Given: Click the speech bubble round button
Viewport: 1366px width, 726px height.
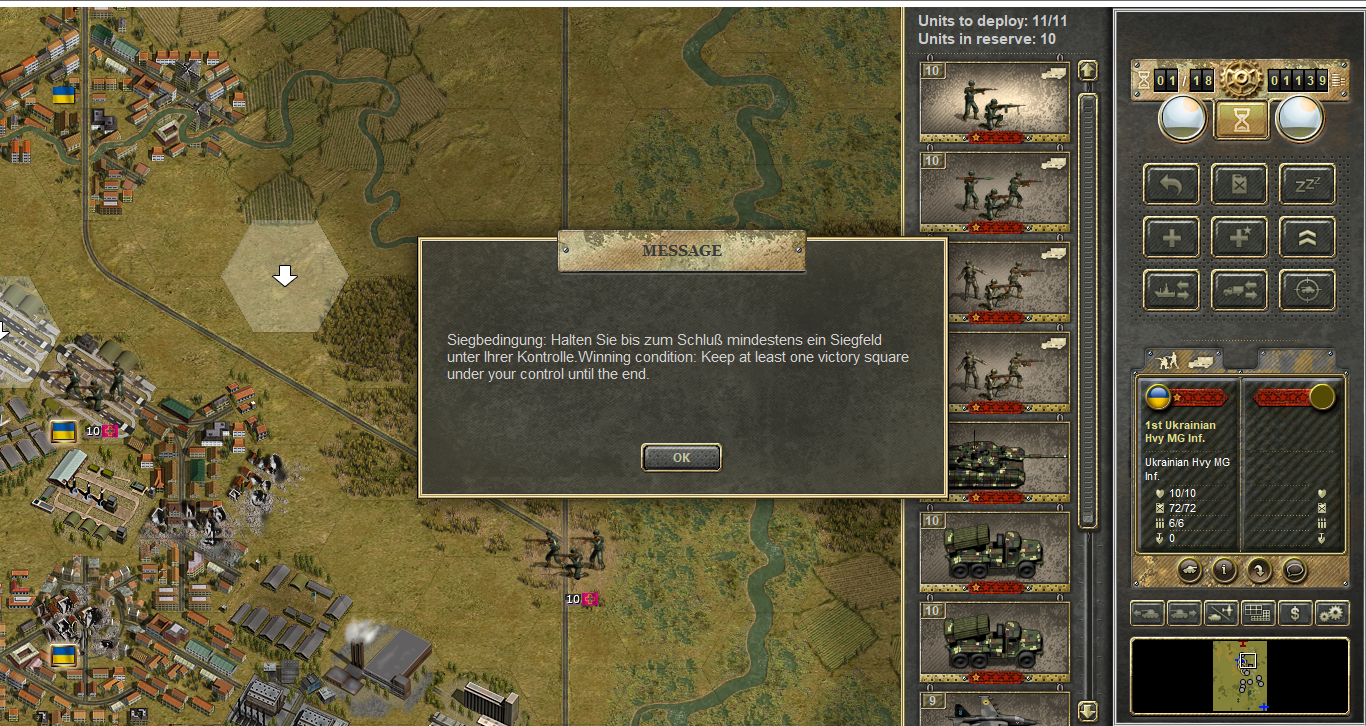Looking at the screenshot, I should (x=1295, y=571).
